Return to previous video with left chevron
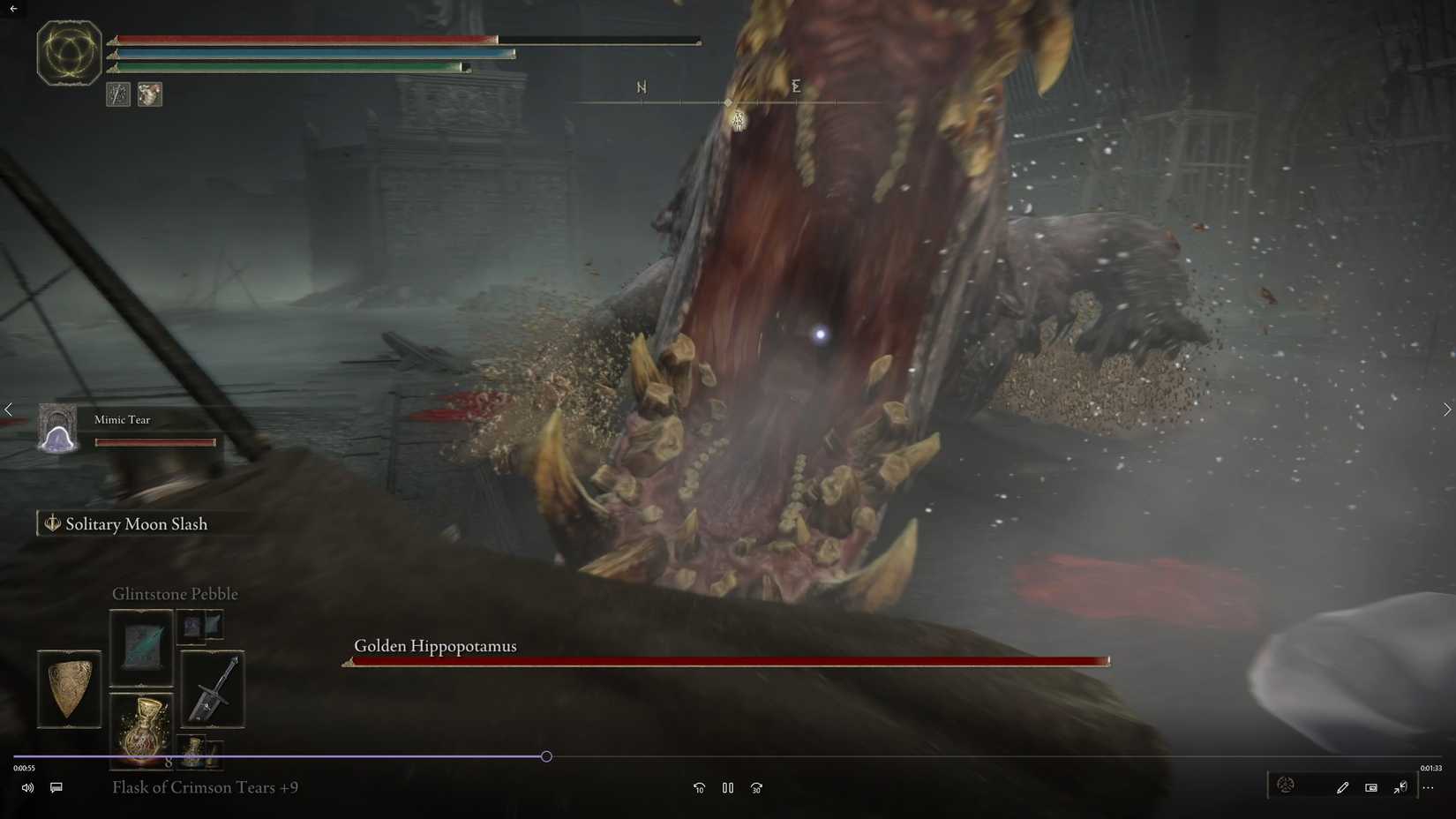The image size is (1456, 819). pos(9,409)
